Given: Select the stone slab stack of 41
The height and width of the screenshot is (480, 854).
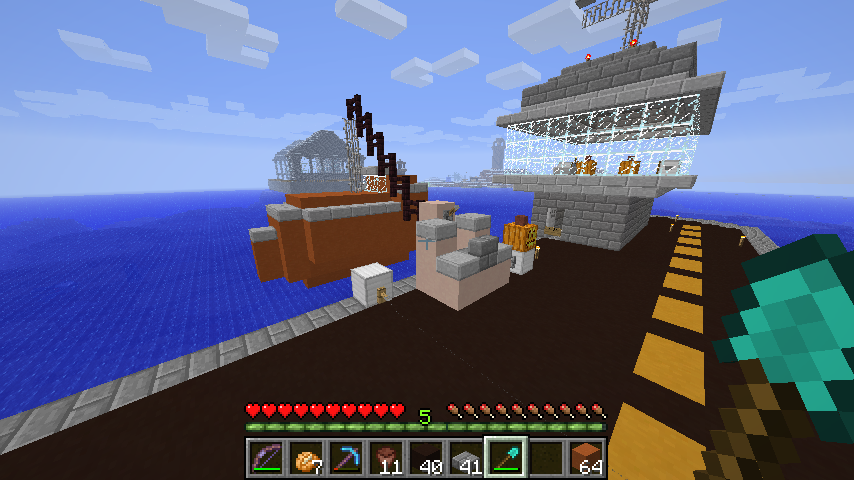Looking at the screenshot, I should [465, 459].
